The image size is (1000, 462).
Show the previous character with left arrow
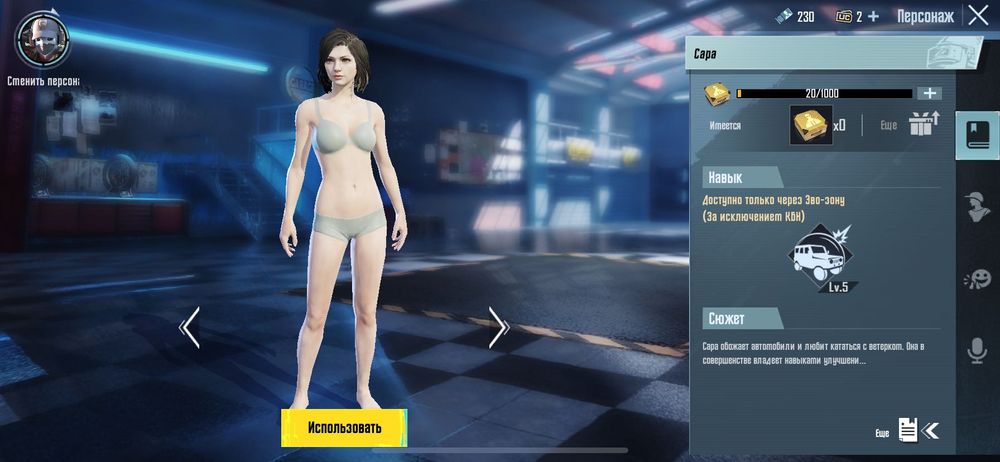point(190,327)
